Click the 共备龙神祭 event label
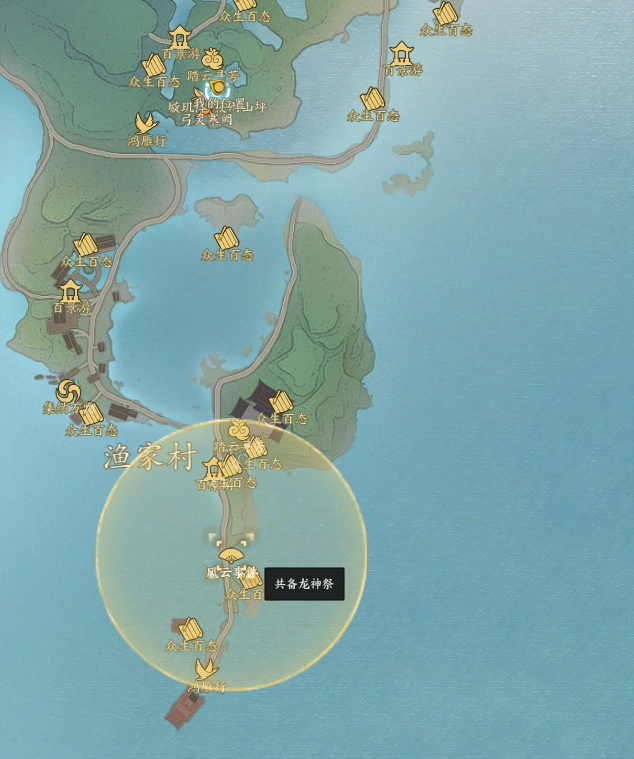 click(x=304, y=584)
